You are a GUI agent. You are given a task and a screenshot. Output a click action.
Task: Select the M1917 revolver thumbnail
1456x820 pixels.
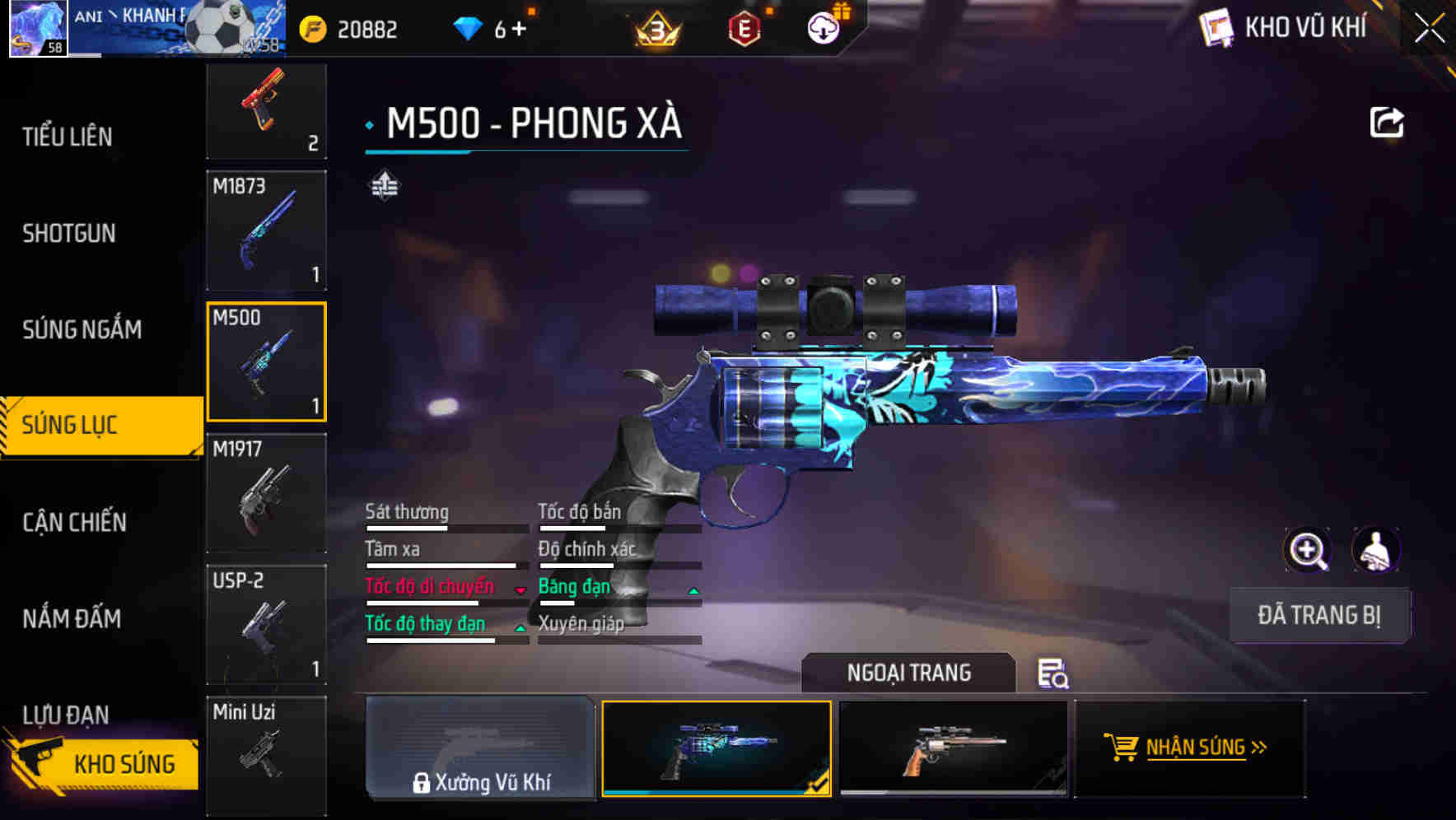[265, 492]
